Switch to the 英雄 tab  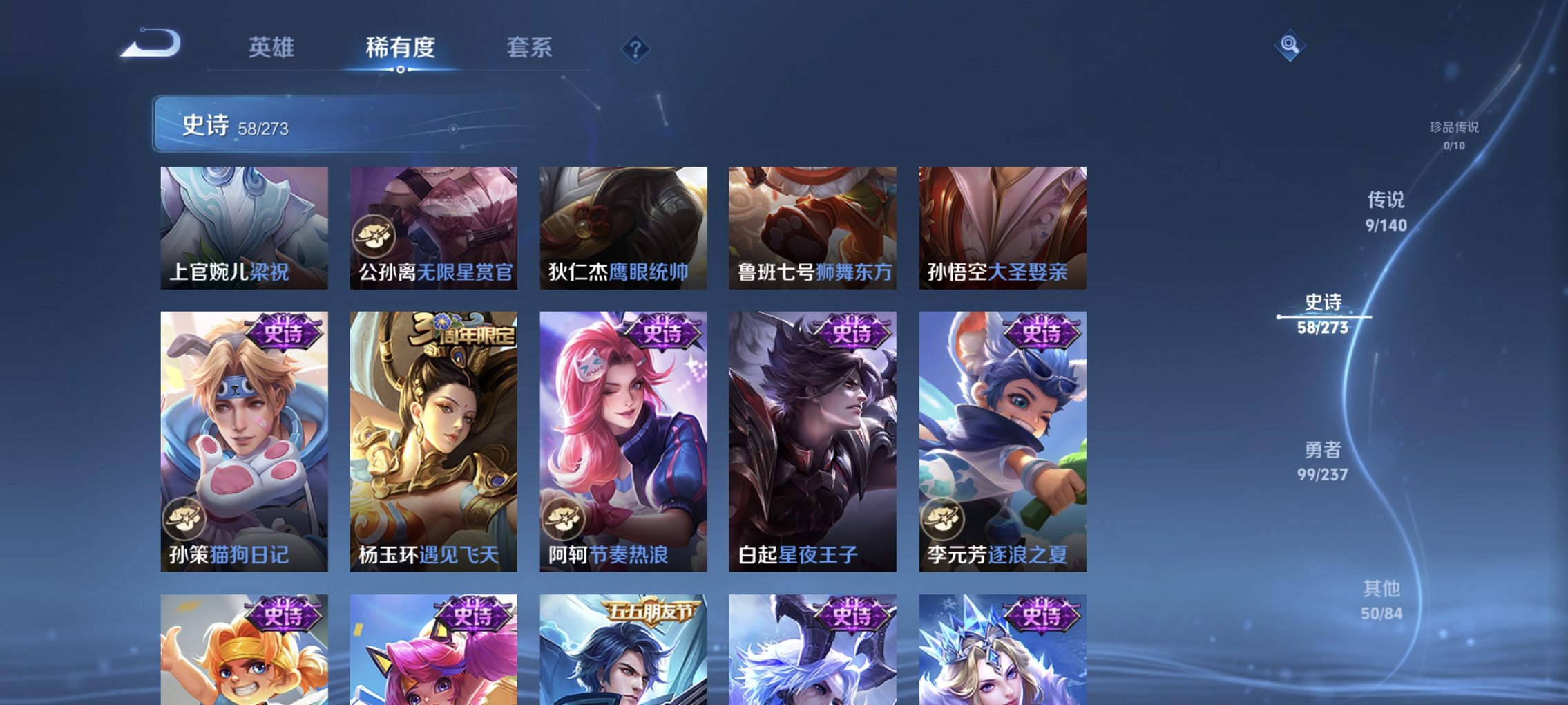click(x=272, y=48)
